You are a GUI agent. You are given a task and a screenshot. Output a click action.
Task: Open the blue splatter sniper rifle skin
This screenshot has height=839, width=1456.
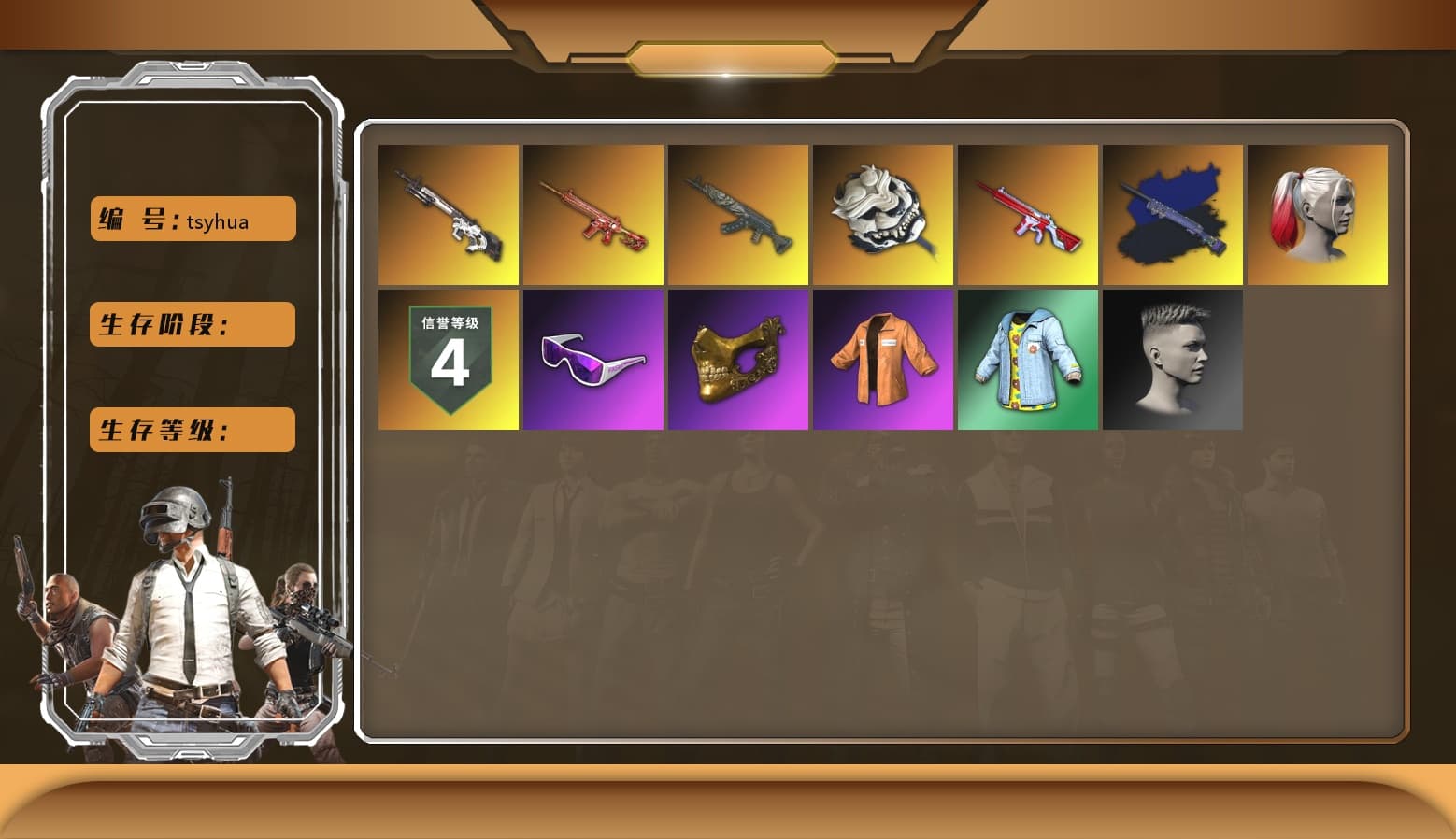1173,213
